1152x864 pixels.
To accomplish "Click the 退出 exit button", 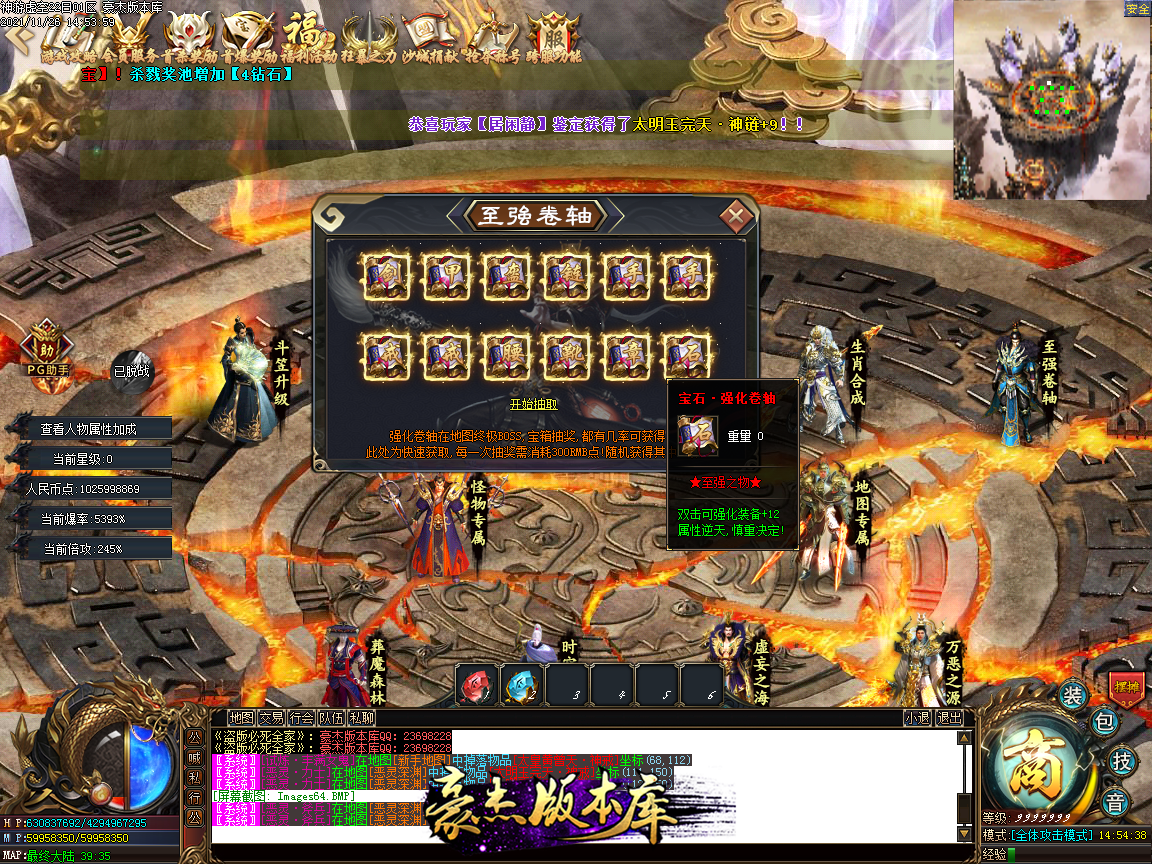I will click(949, 717).
